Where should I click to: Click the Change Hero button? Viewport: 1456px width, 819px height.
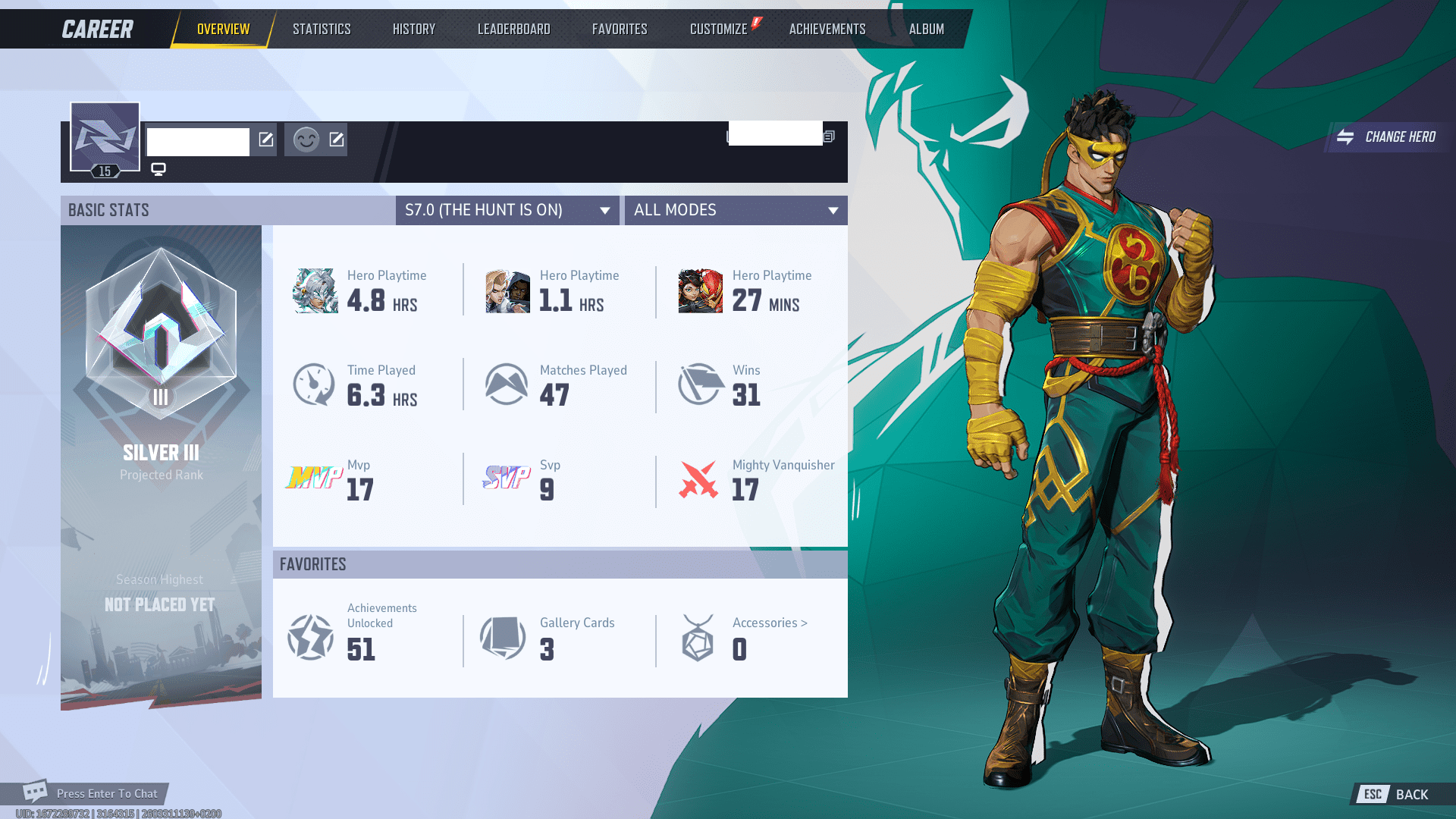point(1388,137)
